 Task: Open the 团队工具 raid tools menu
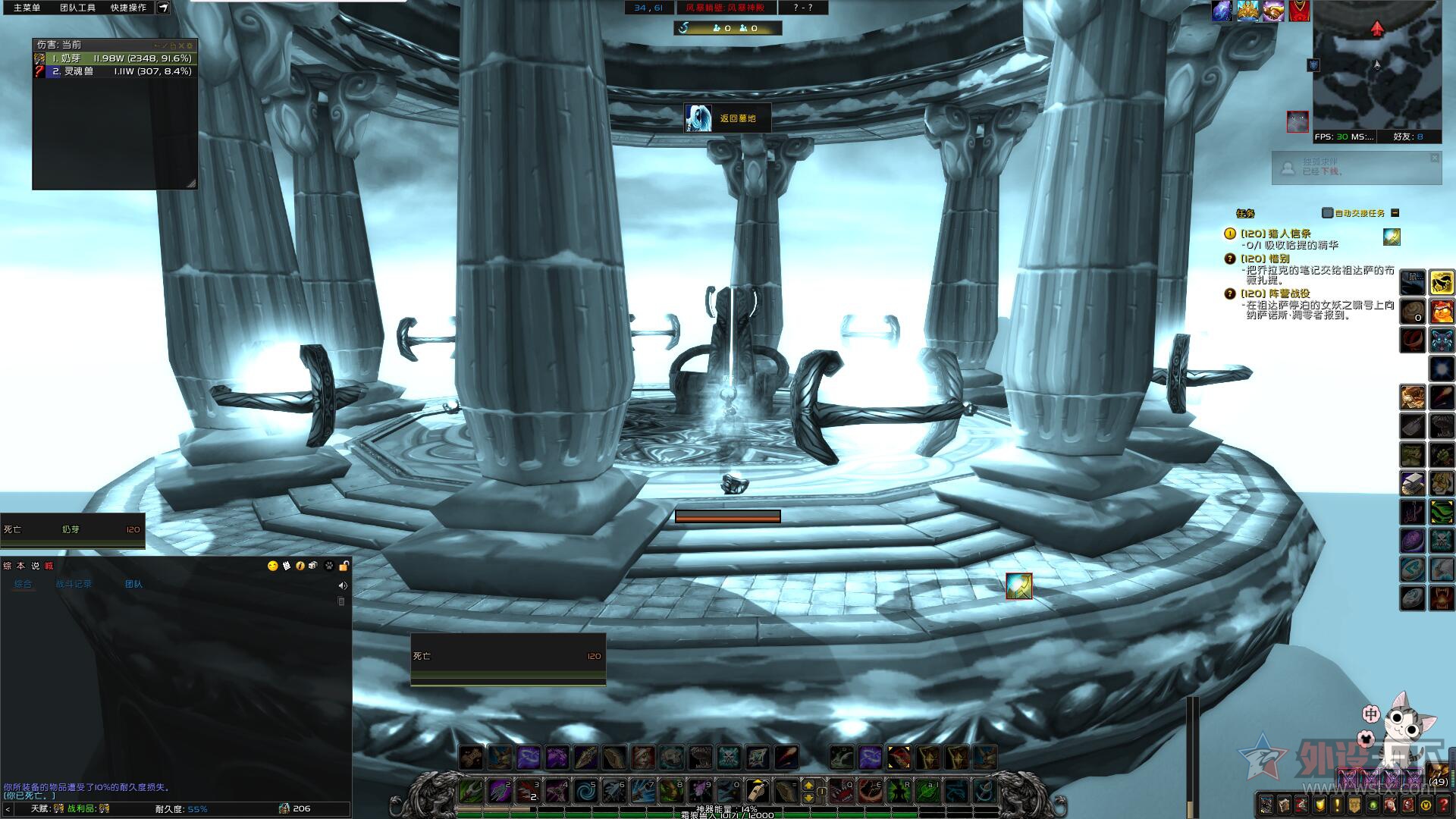77,8
